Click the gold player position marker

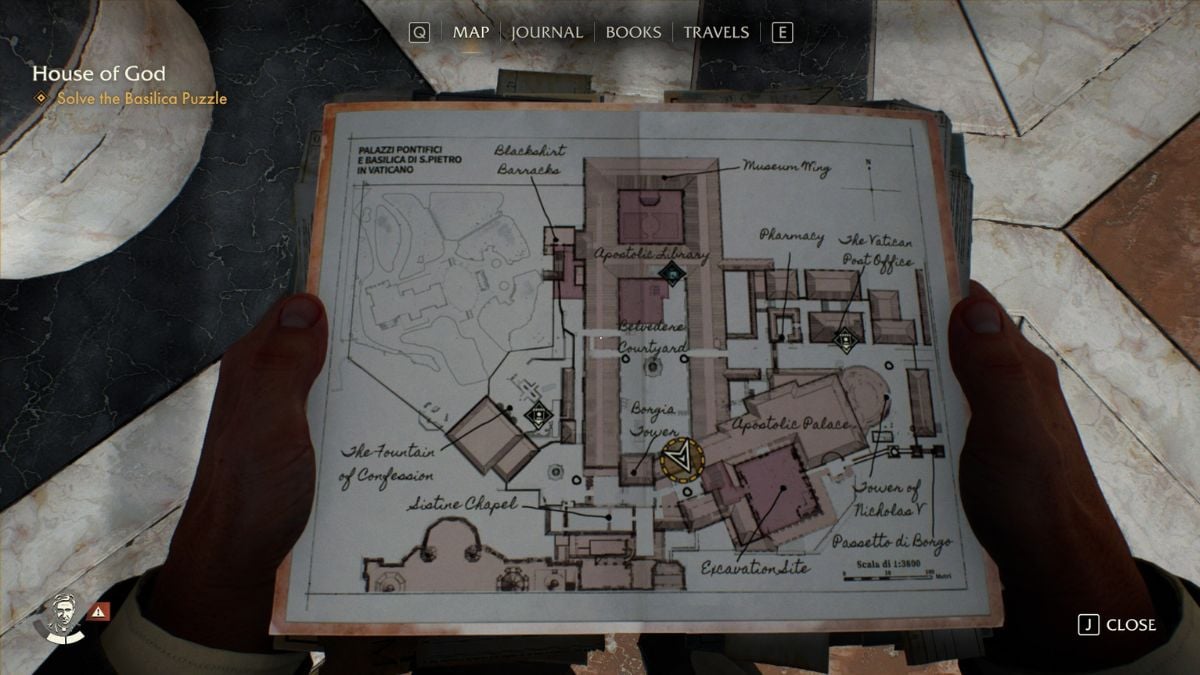point(682,459)
